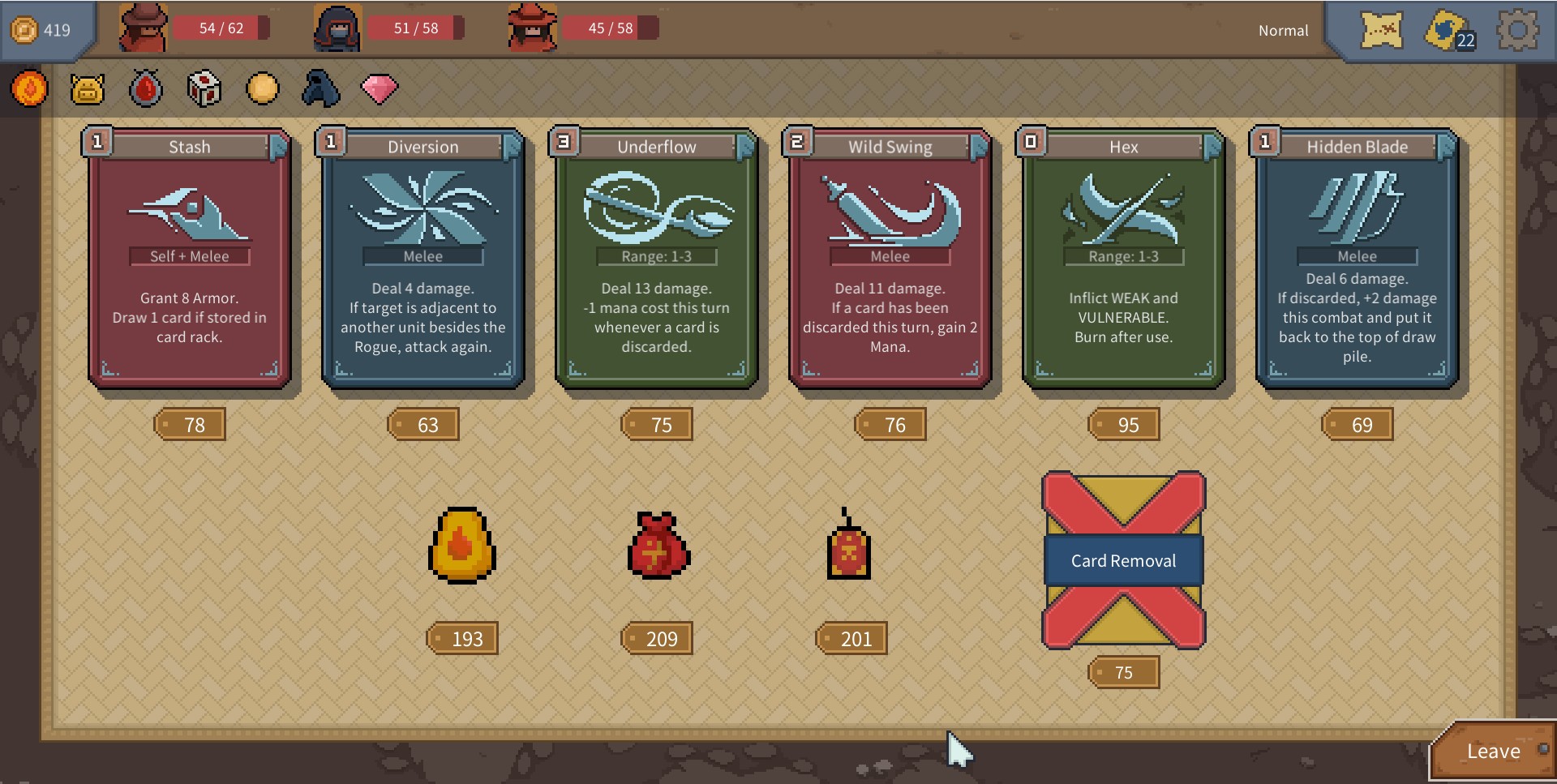The height and width of the screenshot is (784, 1557).
Task: Open the map scroll
Action: [x=1381, y=31]
